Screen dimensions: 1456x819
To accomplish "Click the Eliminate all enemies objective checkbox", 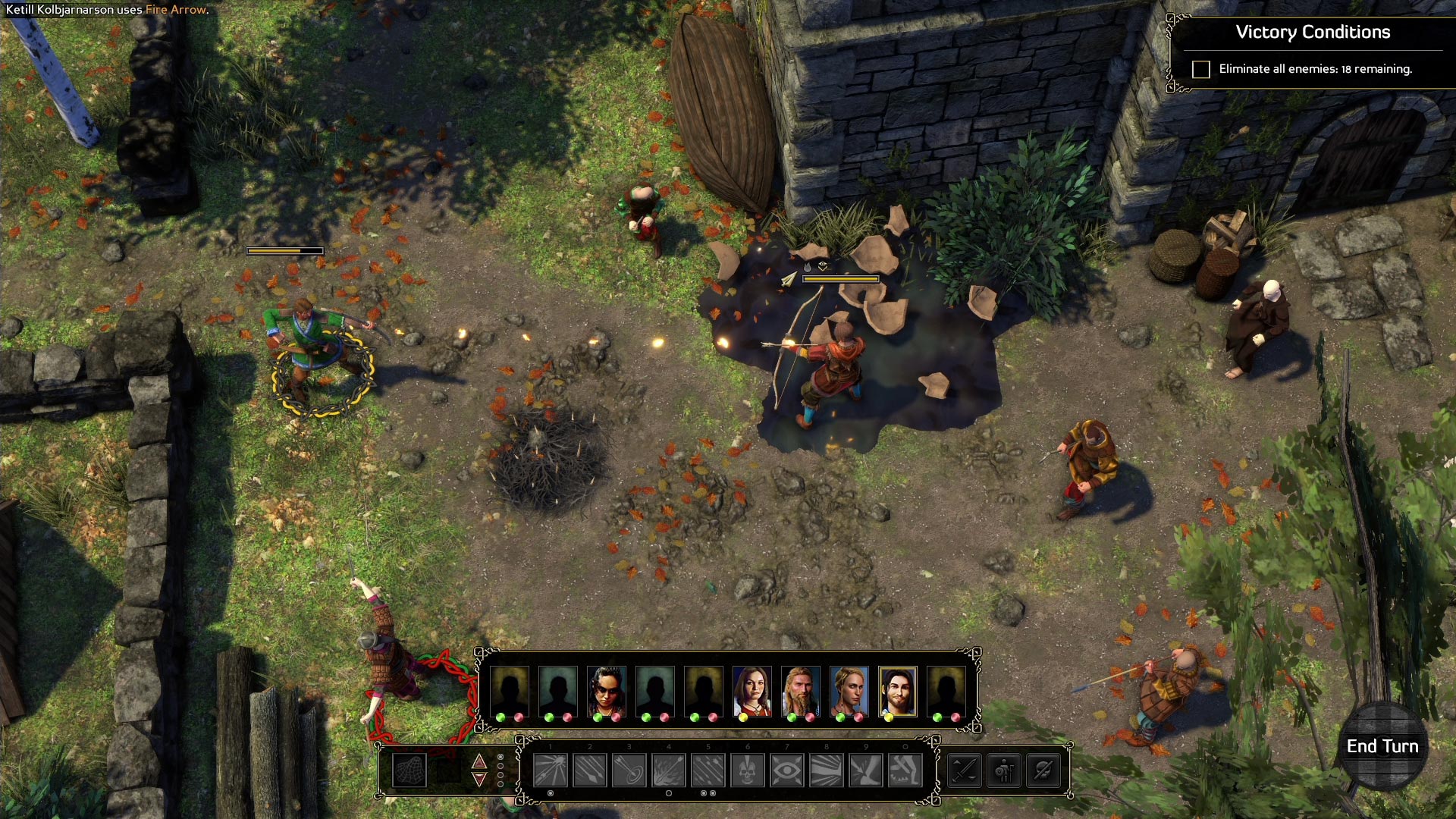I will tap(1201, 70).
